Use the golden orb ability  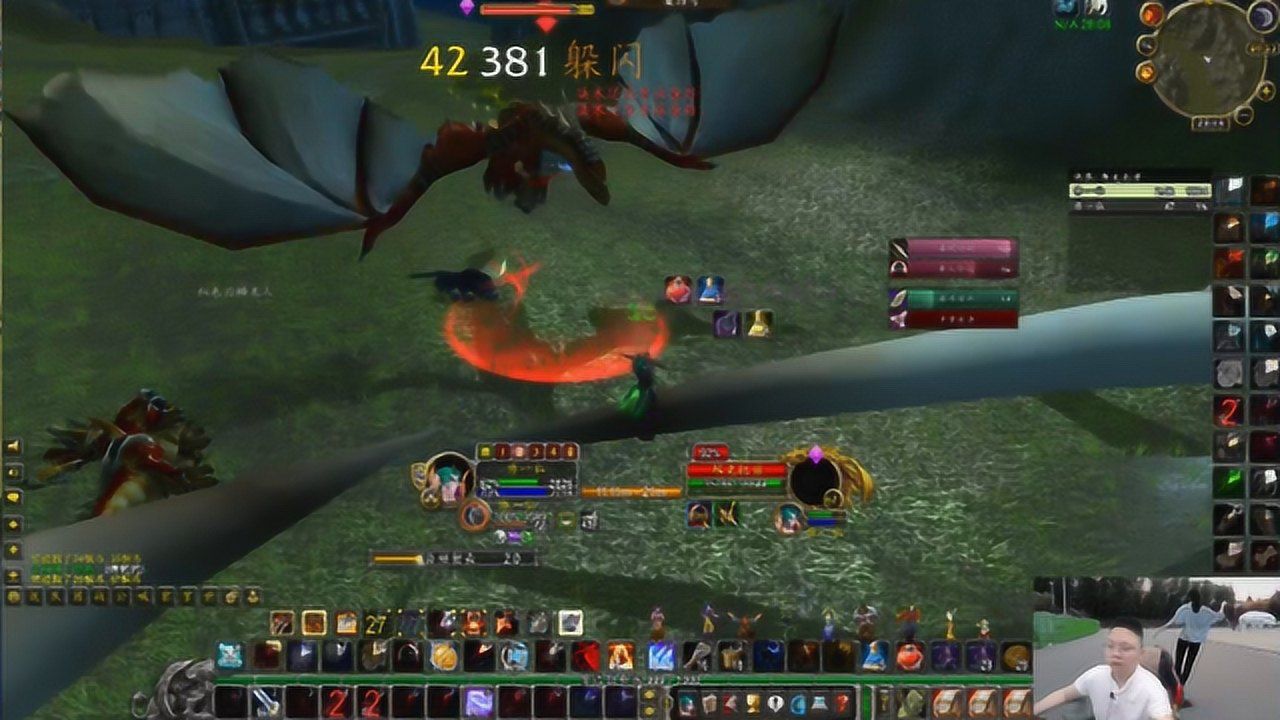click(444, 656)
